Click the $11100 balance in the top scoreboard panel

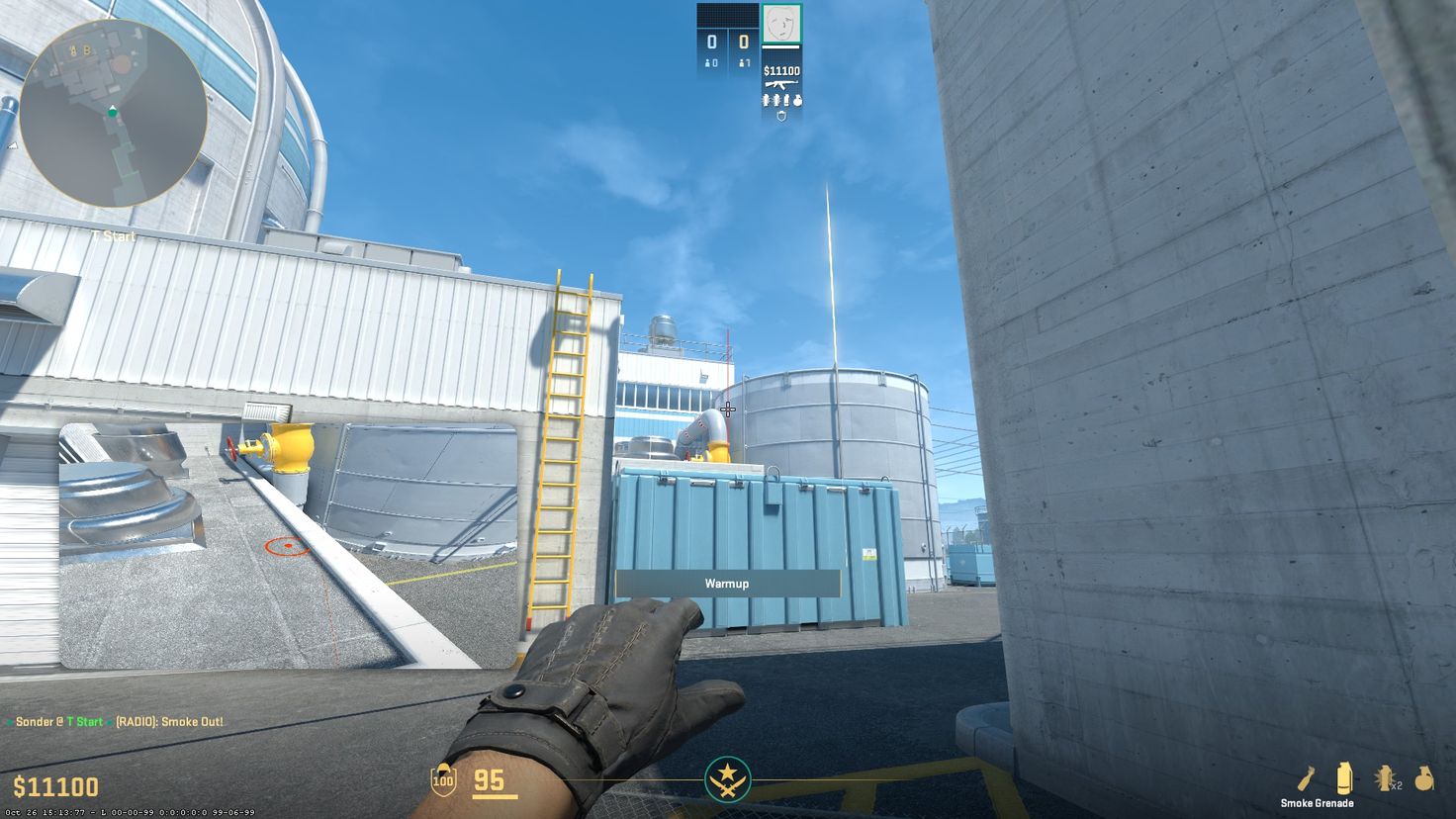pos(781,70)
